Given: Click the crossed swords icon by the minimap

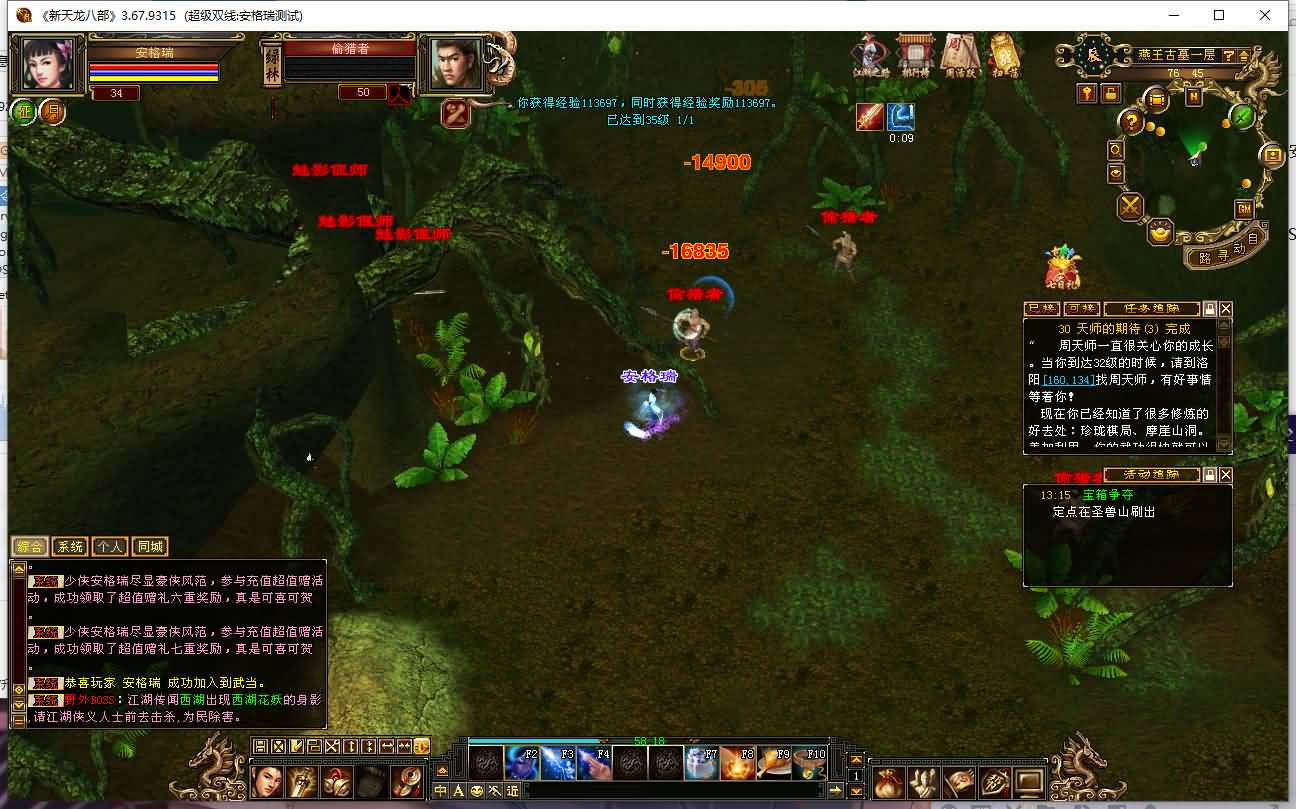Looking at the screenshot, I should [1131, 206].
